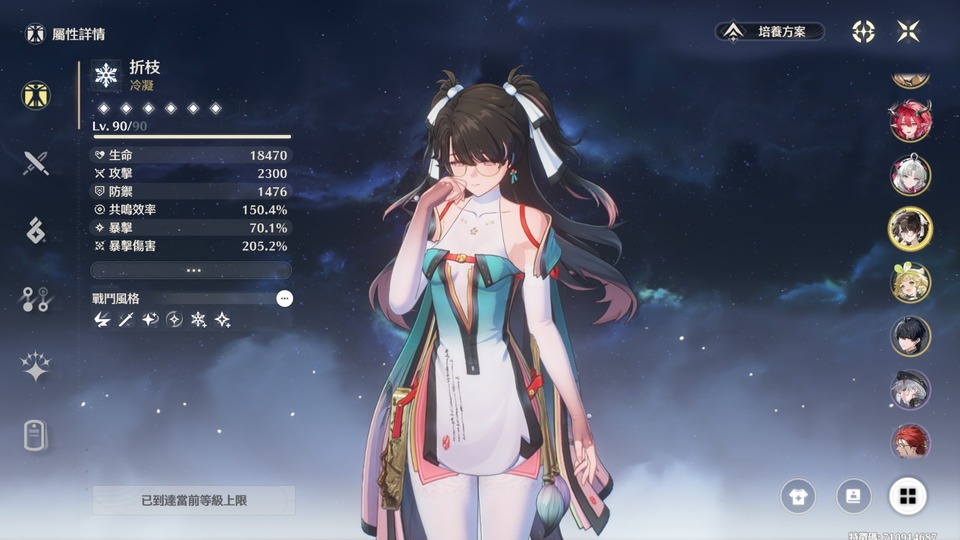
Task: Select the blonde character with green bow
Action: pos(910,283)
